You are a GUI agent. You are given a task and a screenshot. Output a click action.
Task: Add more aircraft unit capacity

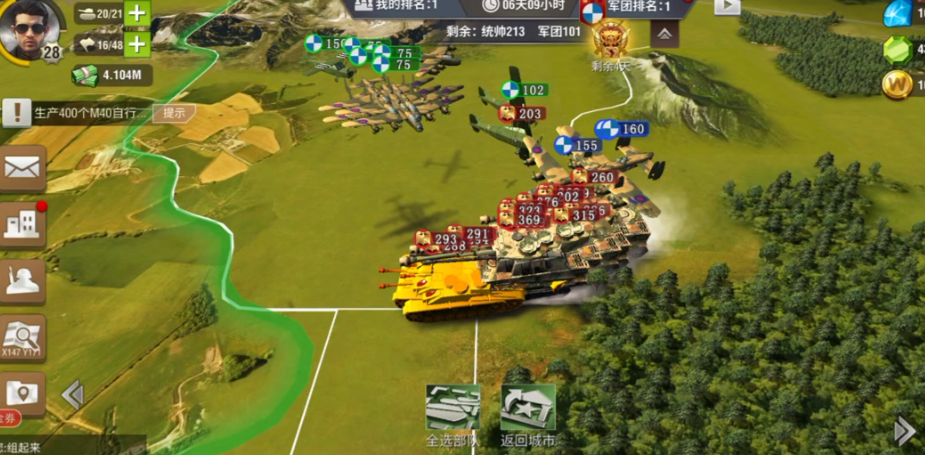coord(136,44)
